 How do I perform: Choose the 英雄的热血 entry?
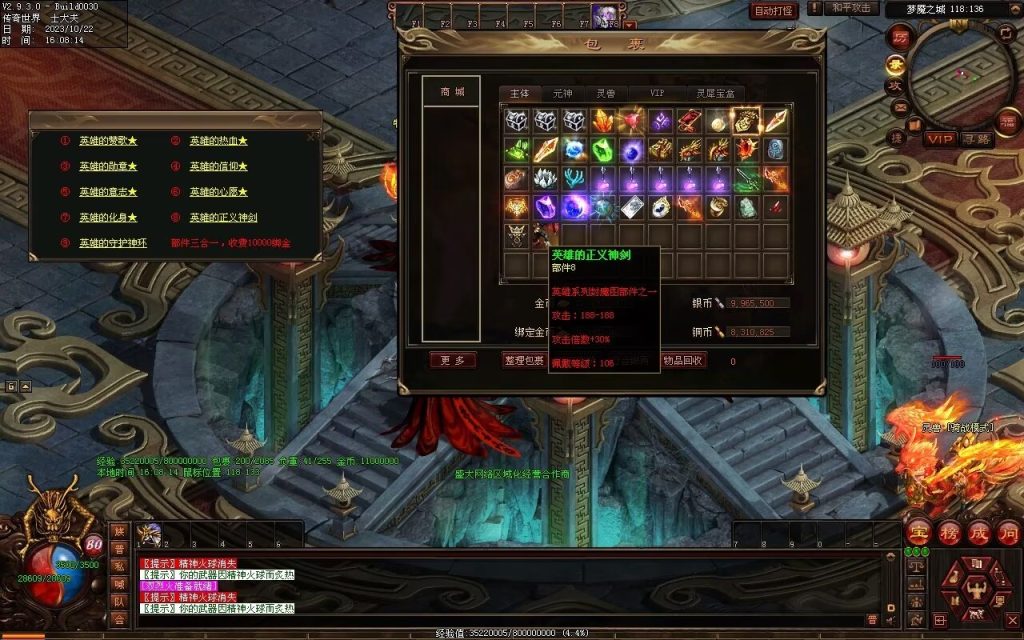click(x=218, y=141)
